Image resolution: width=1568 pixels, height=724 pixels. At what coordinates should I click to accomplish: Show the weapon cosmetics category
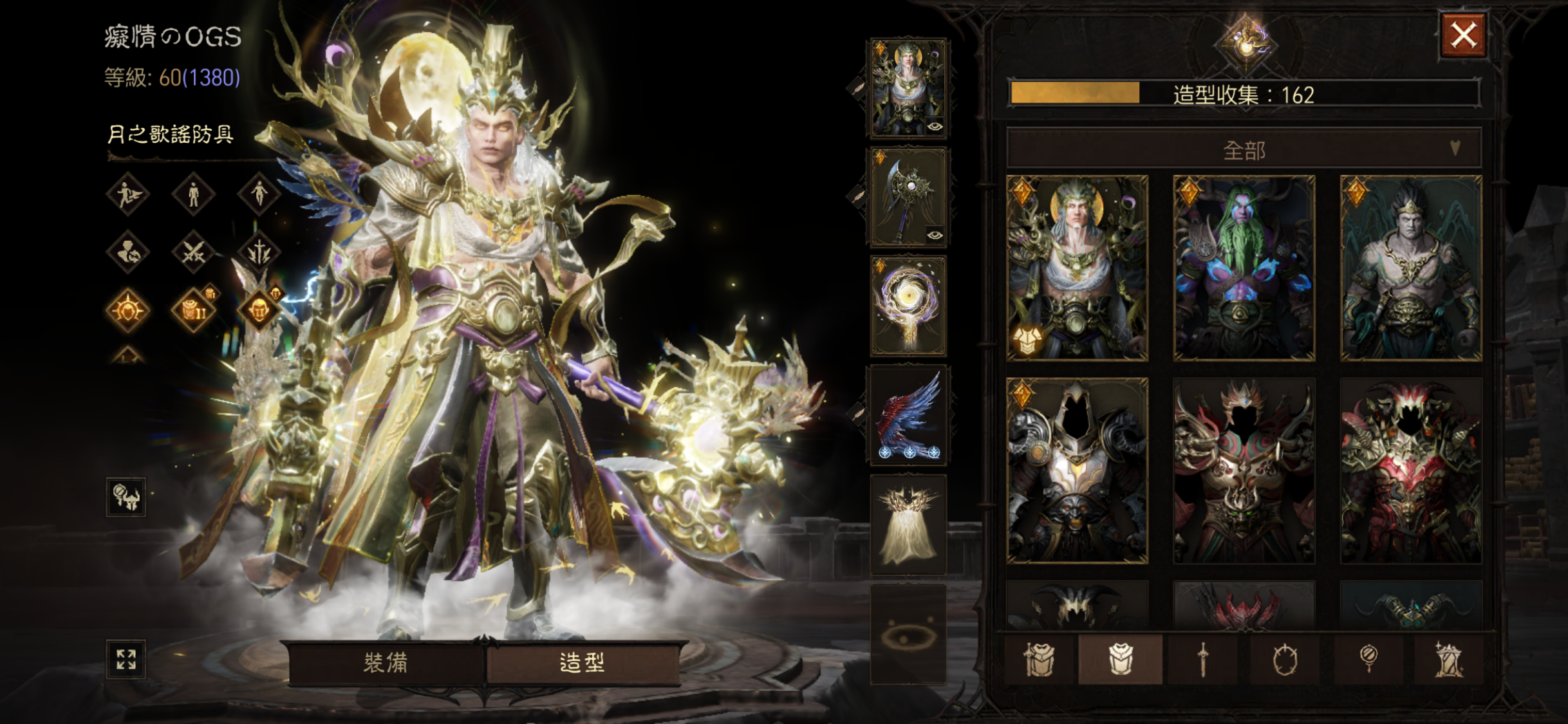pos(1202,660)
